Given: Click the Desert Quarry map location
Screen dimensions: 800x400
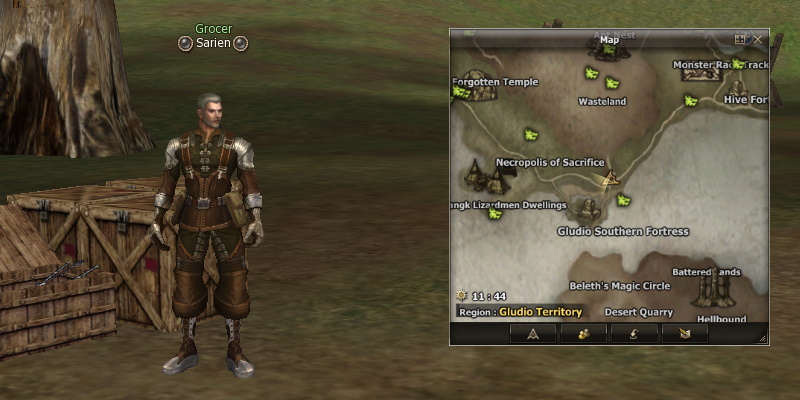Looking at the screenshot, I should point(638,312).
